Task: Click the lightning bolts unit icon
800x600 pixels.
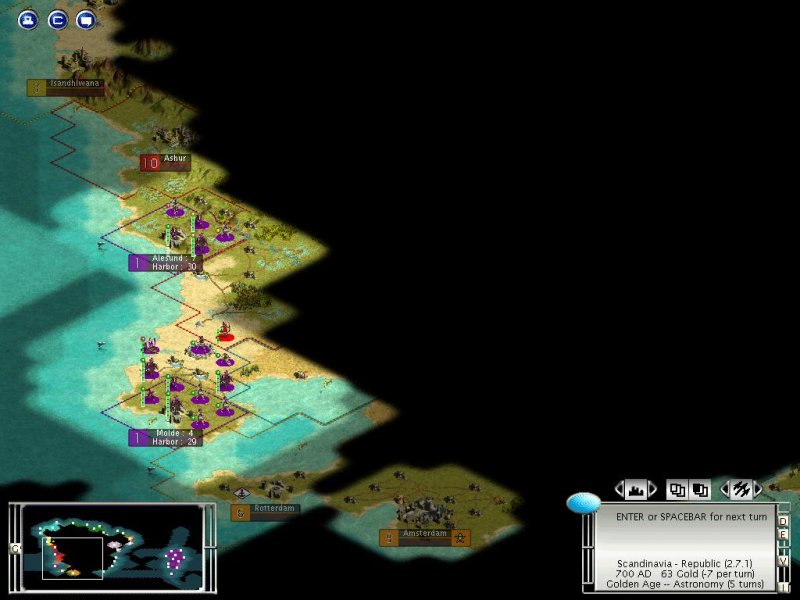Action: click(x=742, y=489)
